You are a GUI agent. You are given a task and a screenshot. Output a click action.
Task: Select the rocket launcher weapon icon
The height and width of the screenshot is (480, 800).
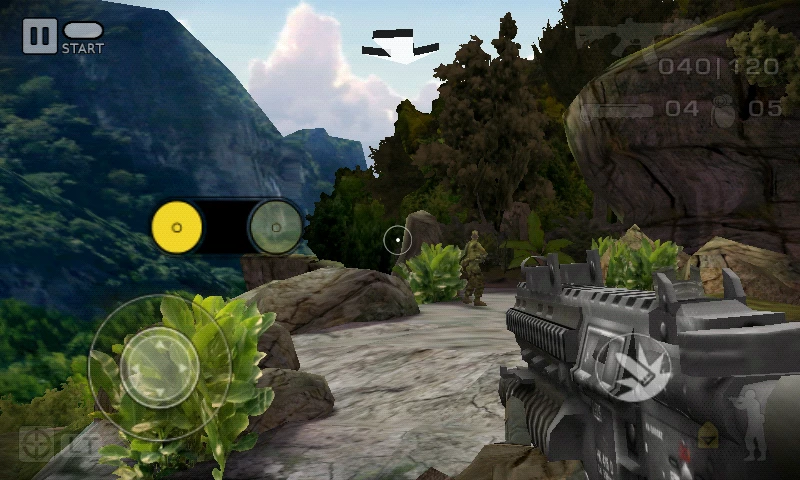pyautogui.click(x=618, y=110)
